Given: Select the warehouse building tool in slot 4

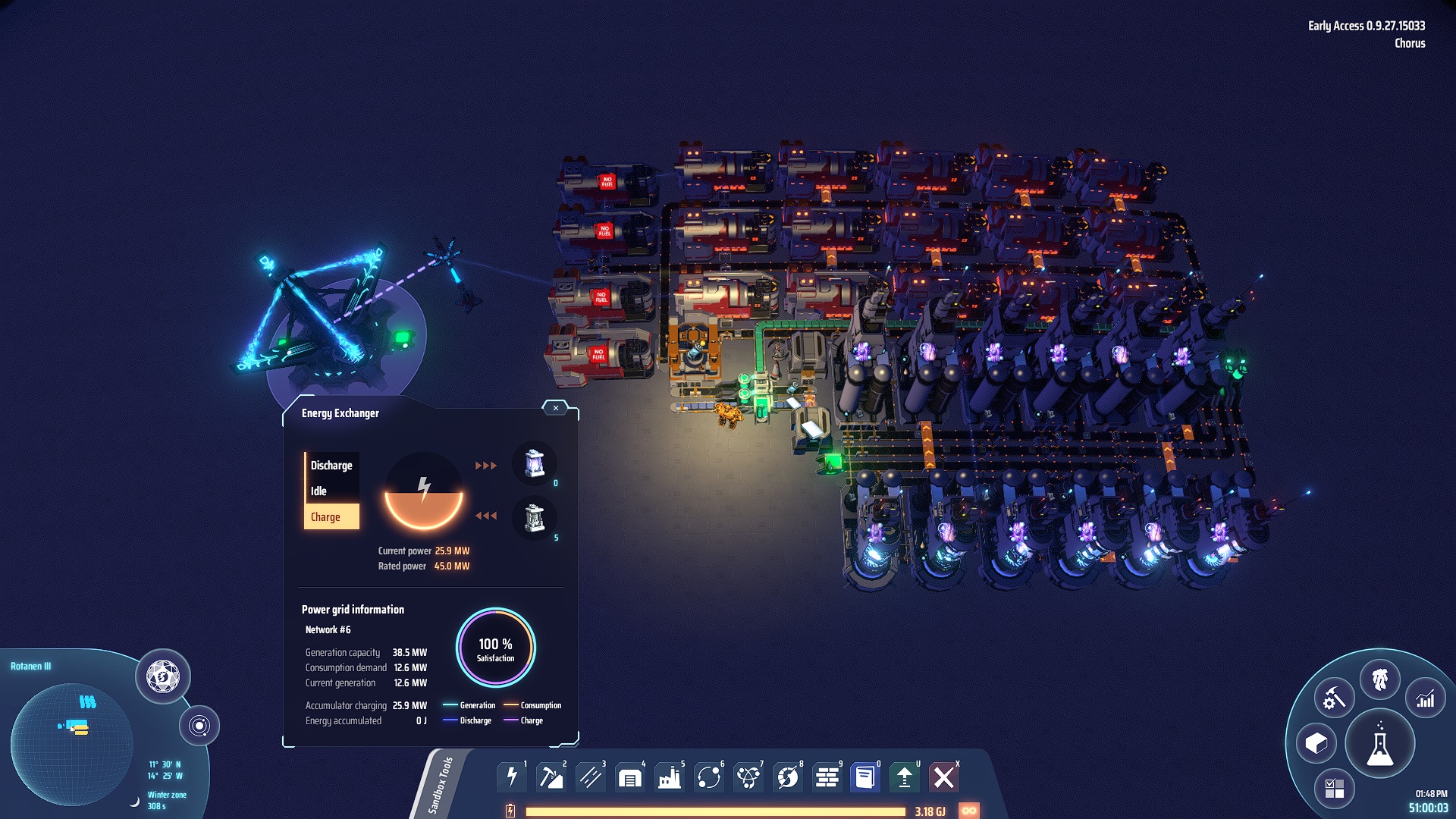Looking at the screenshot, I should [x=628, y=776].
